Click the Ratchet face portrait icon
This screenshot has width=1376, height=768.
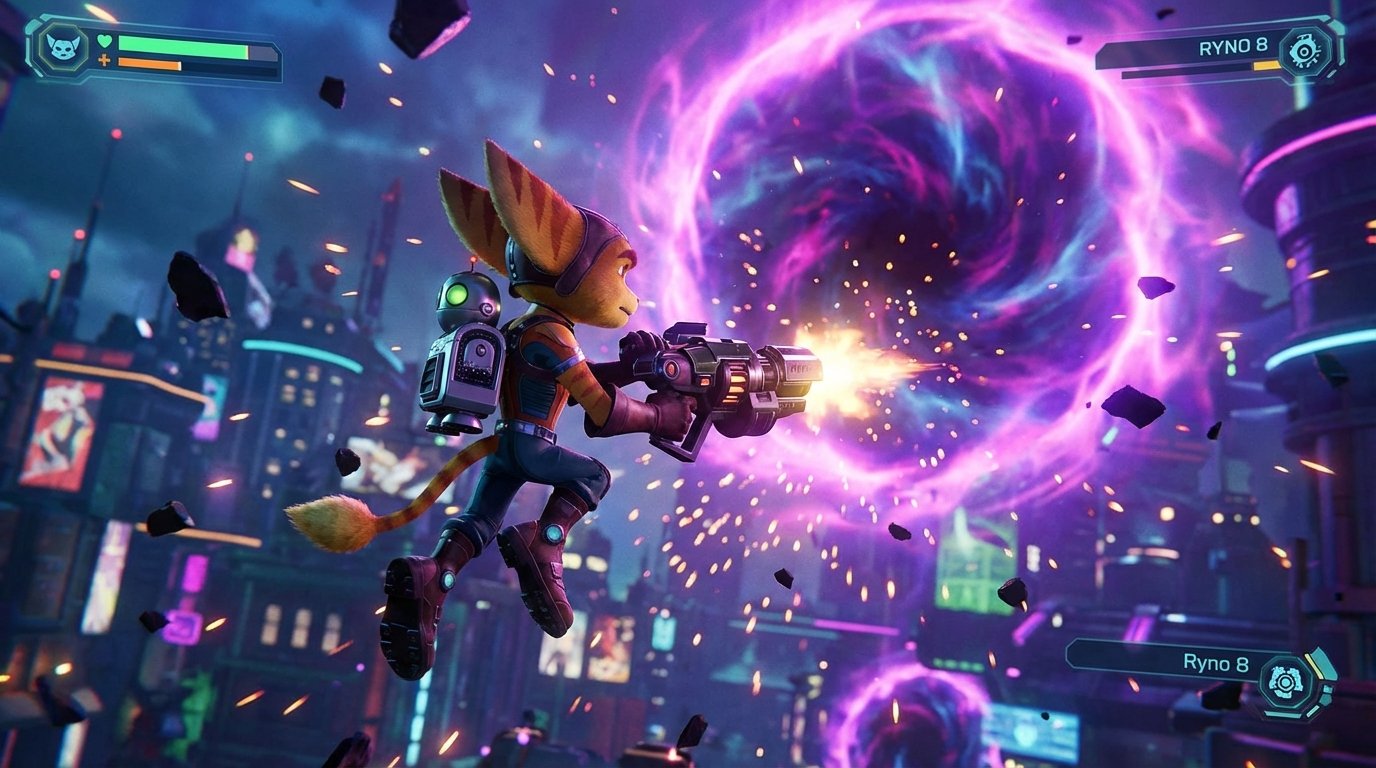point(63,46)
